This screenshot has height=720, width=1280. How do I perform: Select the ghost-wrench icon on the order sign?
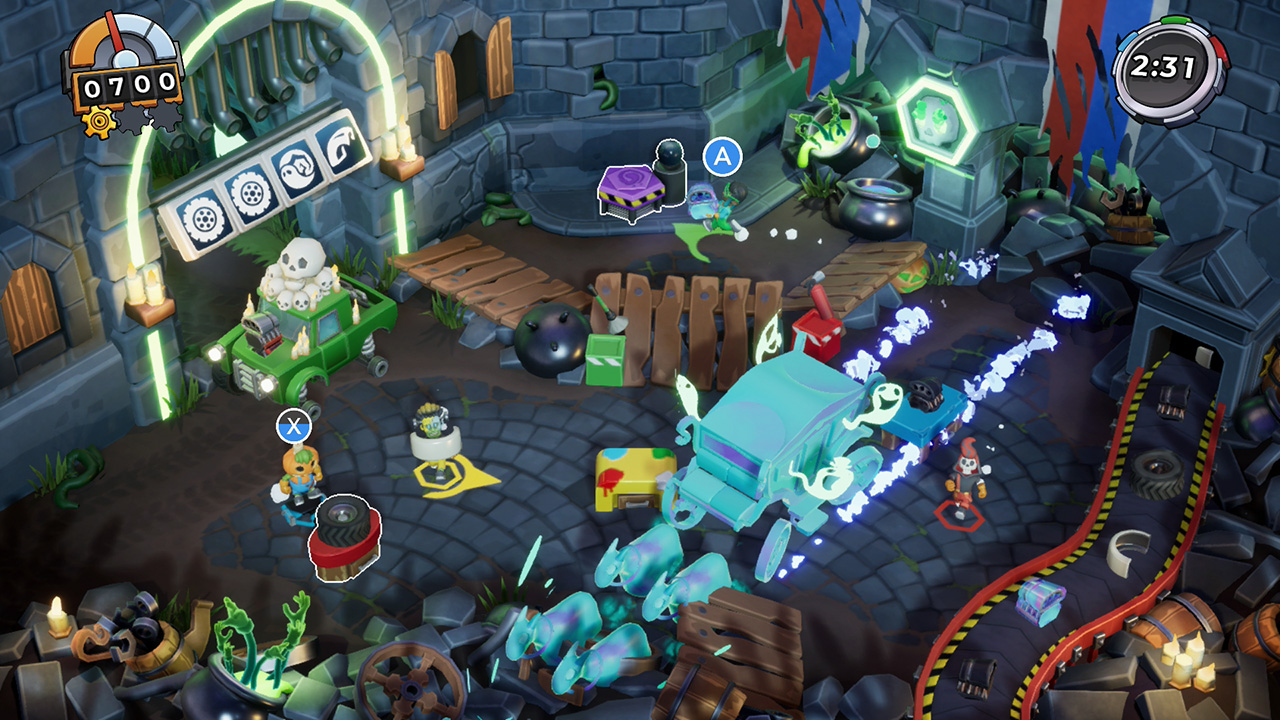pyautogui.click(x=298, y=167)
